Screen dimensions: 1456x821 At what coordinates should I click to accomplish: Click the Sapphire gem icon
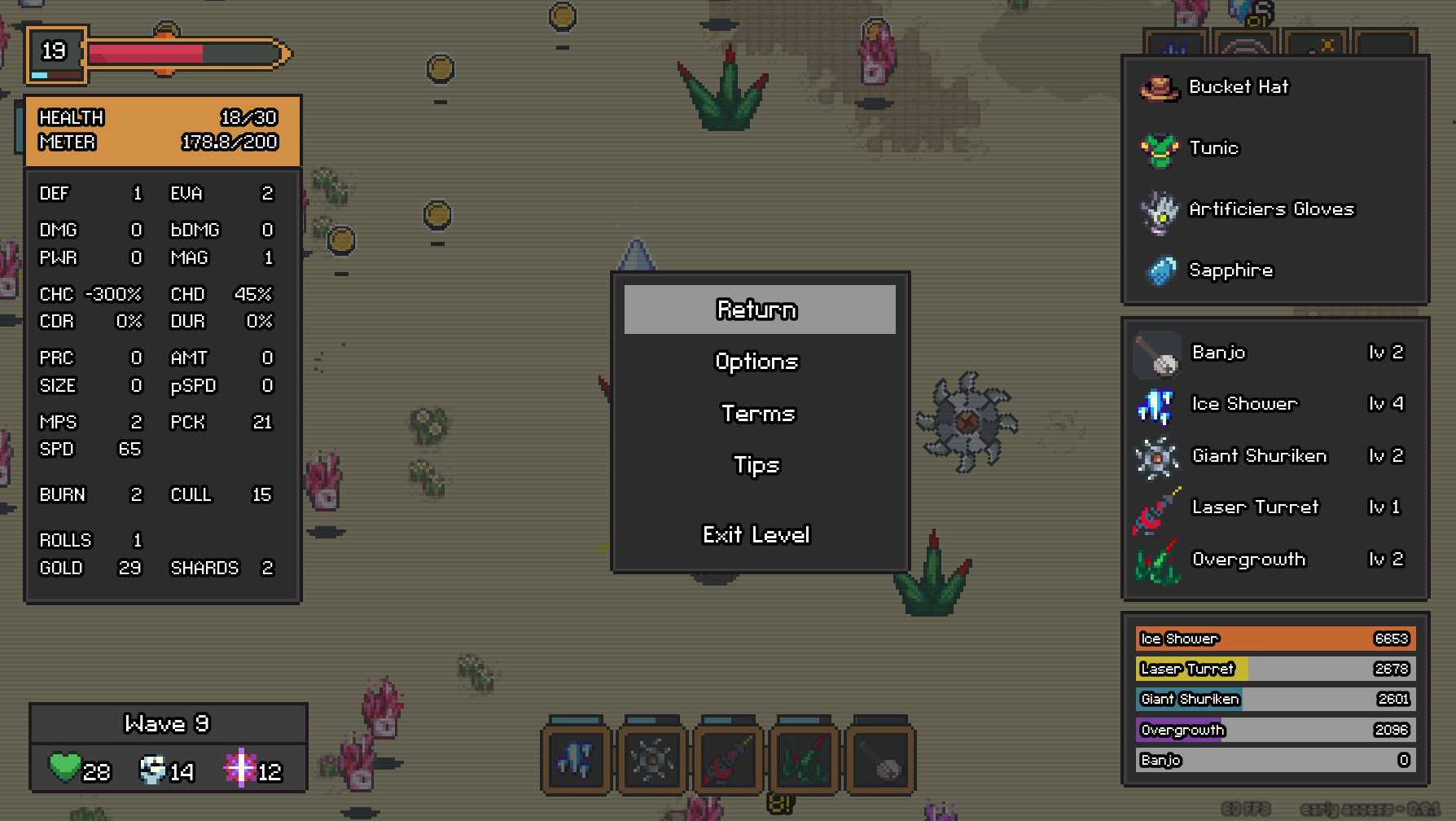pos(1160,270)
